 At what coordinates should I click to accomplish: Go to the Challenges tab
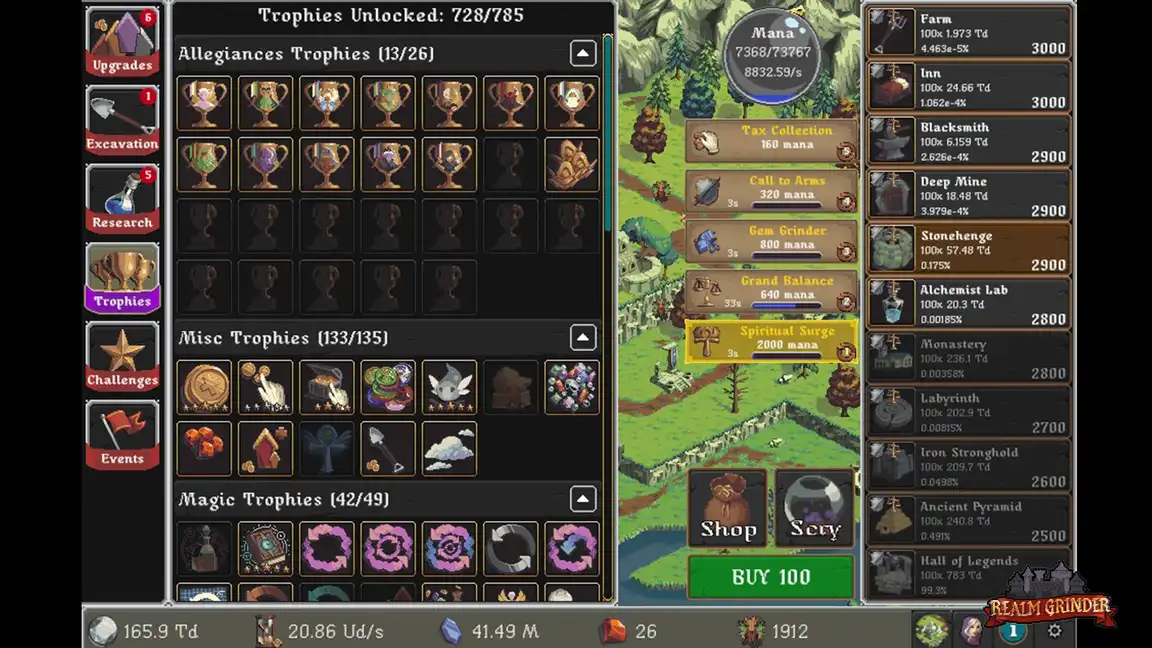122,357
